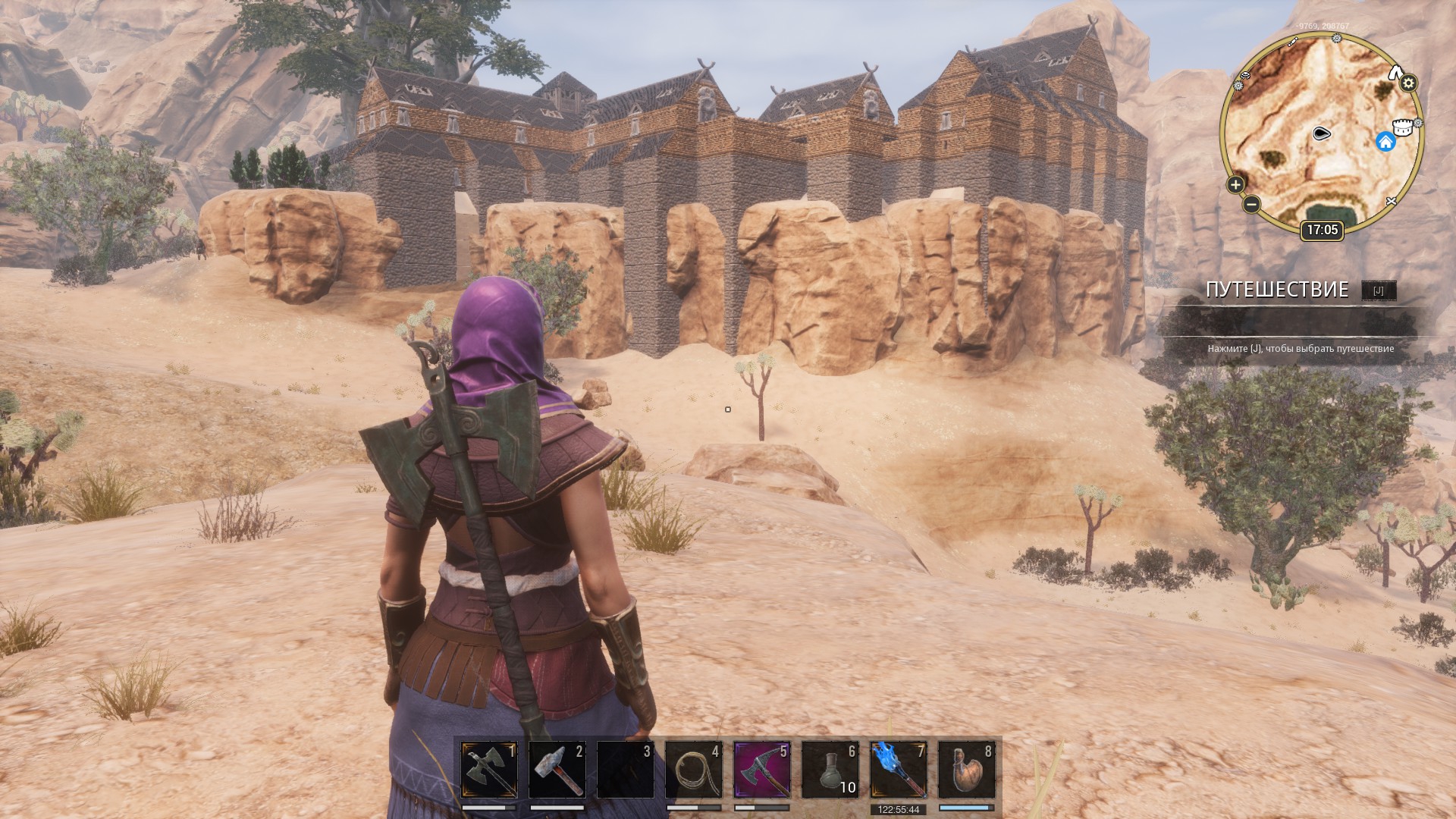Click the blue home marker on the minimap
The height and width of the screenshot is (819, 1456).
tap(1385, 142)
